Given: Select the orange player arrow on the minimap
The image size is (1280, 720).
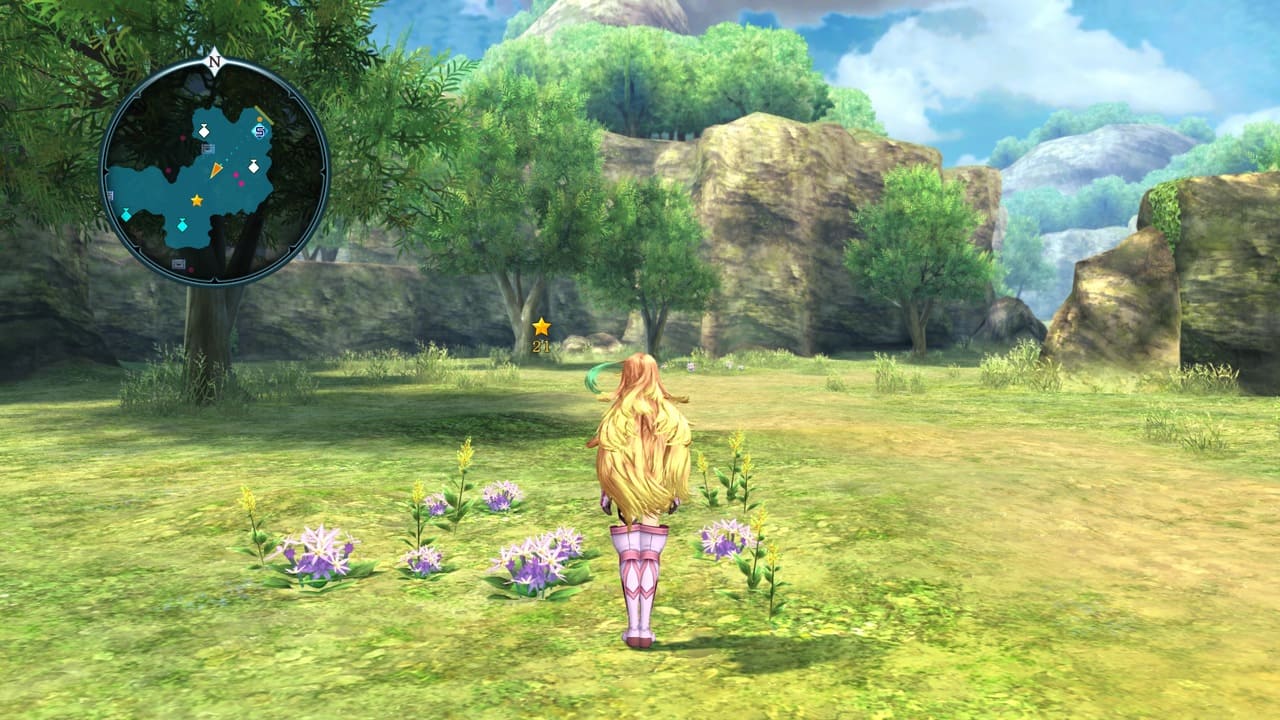Looking at the screenshot, I should click(215, 171).
